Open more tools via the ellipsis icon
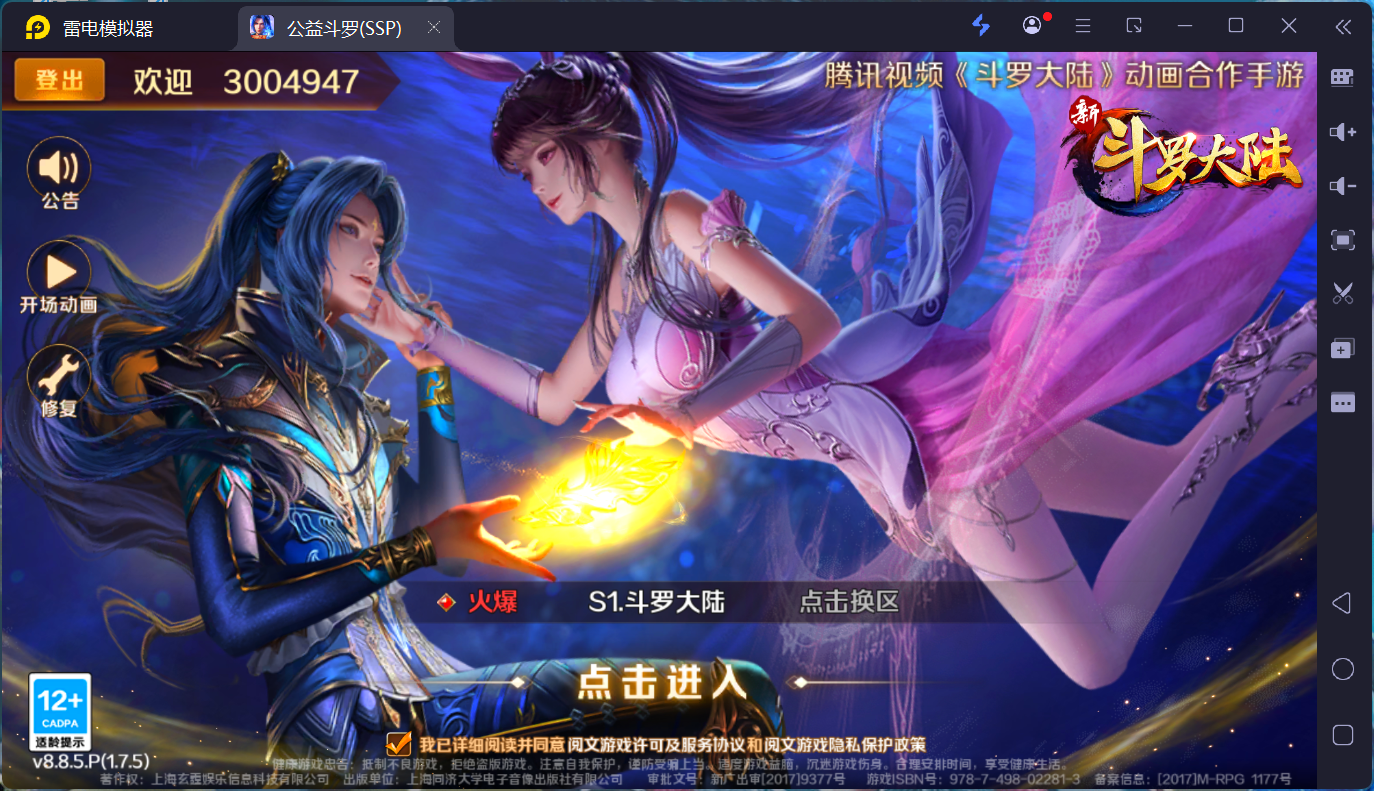 click(x=1342, y=402)
